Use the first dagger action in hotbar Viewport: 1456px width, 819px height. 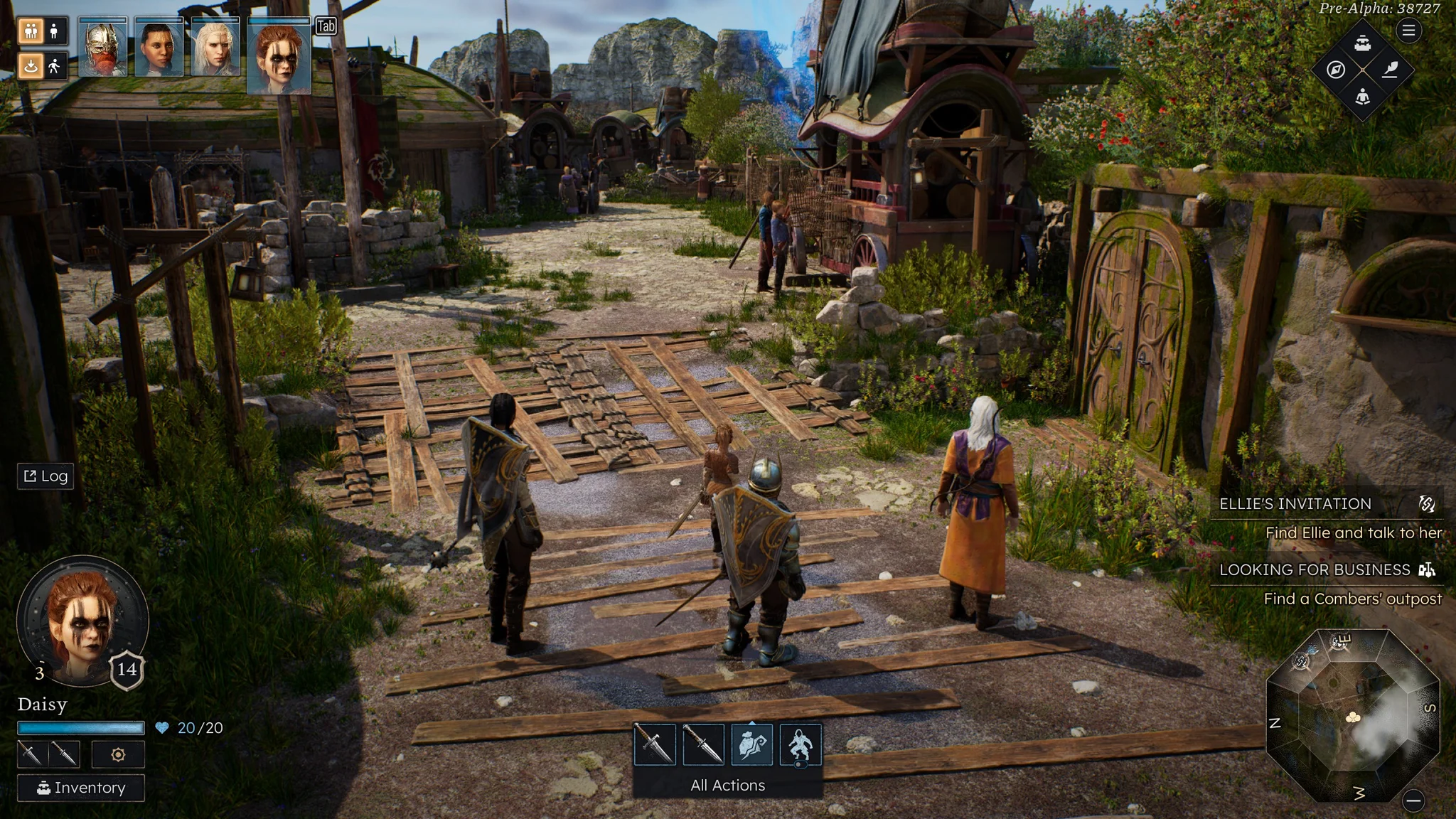(x=654, y=744)
